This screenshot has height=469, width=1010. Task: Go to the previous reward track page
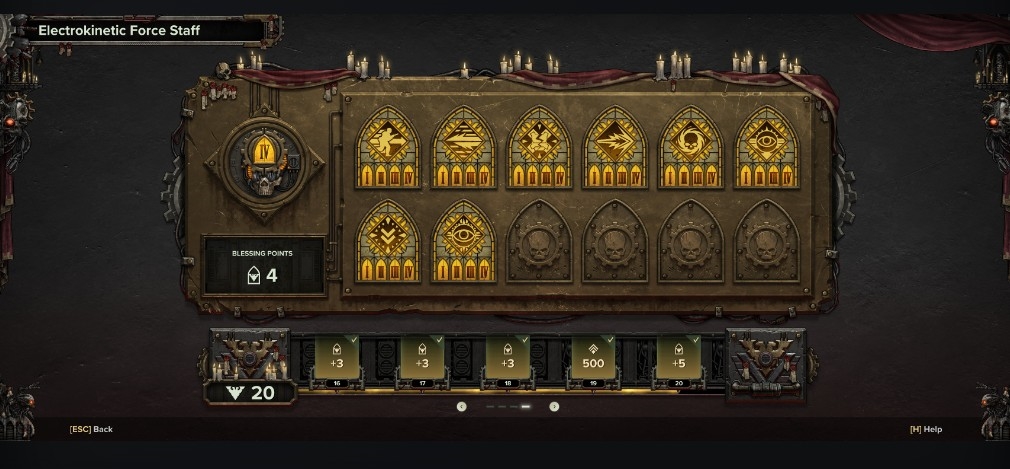coord(462,406)
